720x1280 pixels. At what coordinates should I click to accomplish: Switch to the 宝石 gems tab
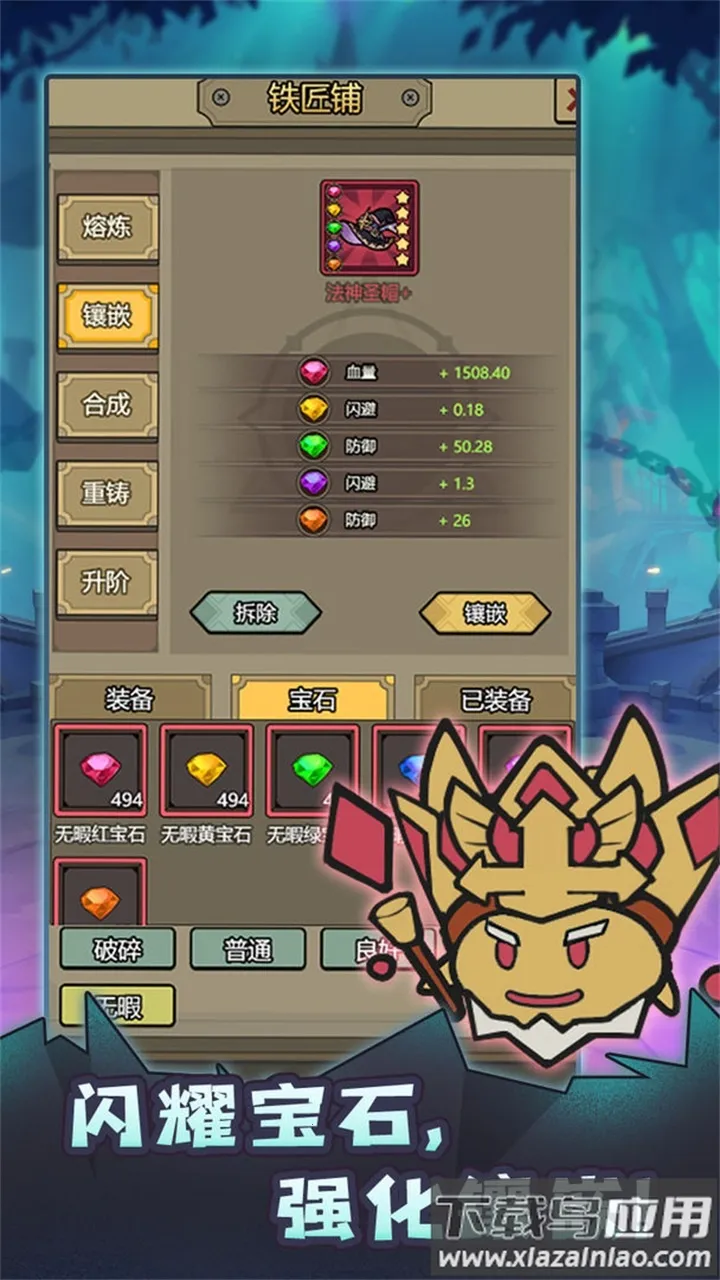point(312,699)
